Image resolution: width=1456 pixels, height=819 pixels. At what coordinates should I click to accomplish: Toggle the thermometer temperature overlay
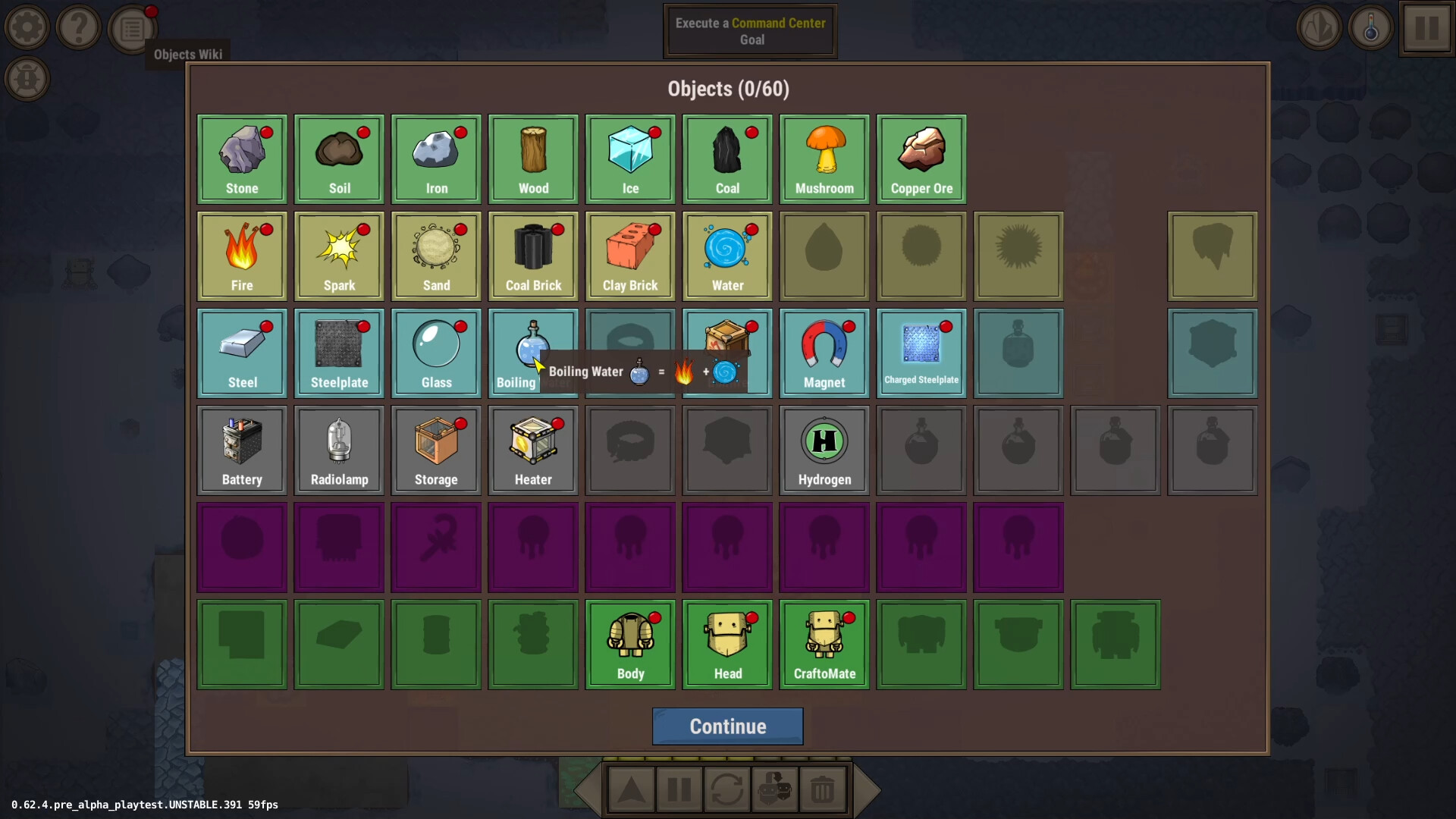click(1370, 27)
